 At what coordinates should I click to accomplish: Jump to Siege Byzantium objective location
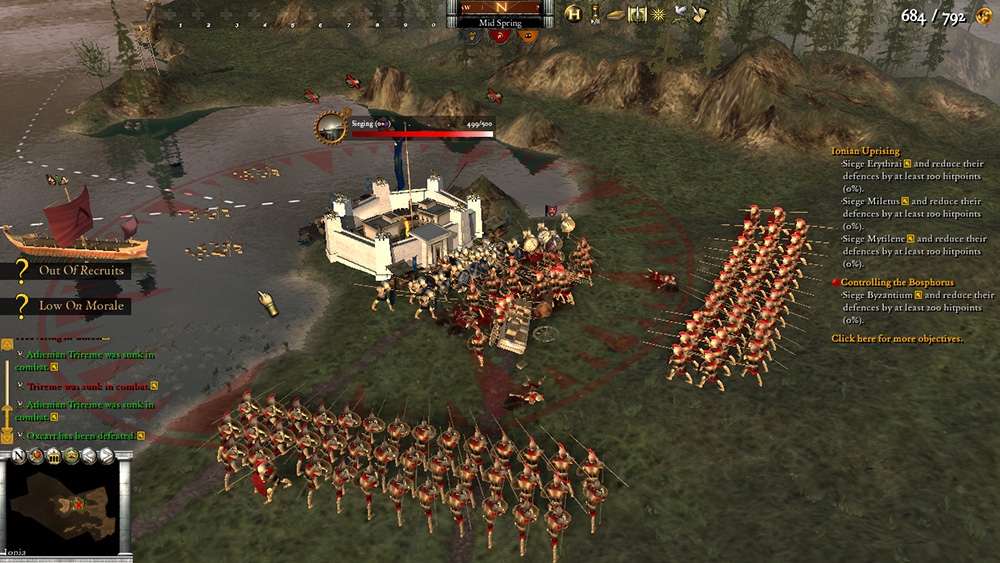point(918,296)
